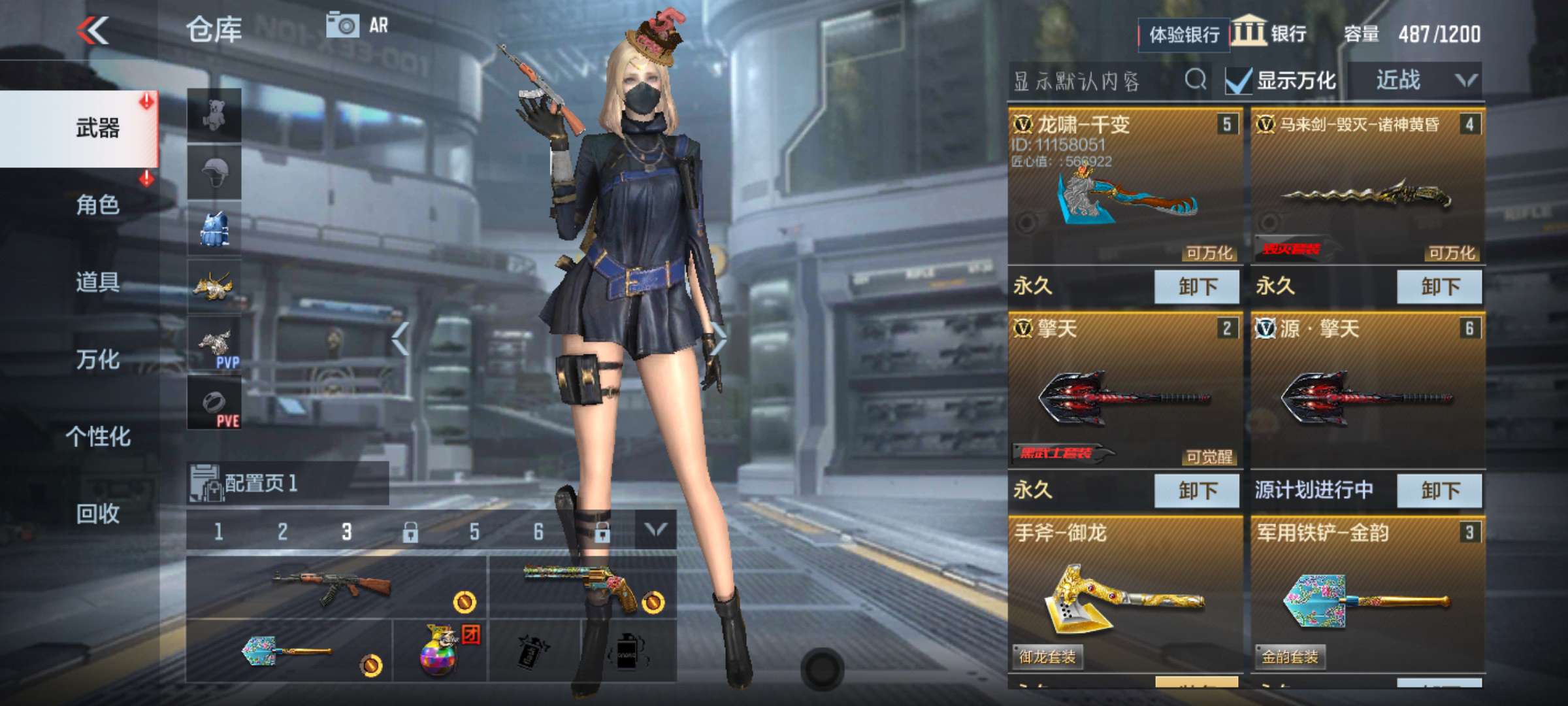Viewport: 1568px width, 706px height.
Task: Uncheck the 显示万化 checkbox
Action: coord(1237,80)
